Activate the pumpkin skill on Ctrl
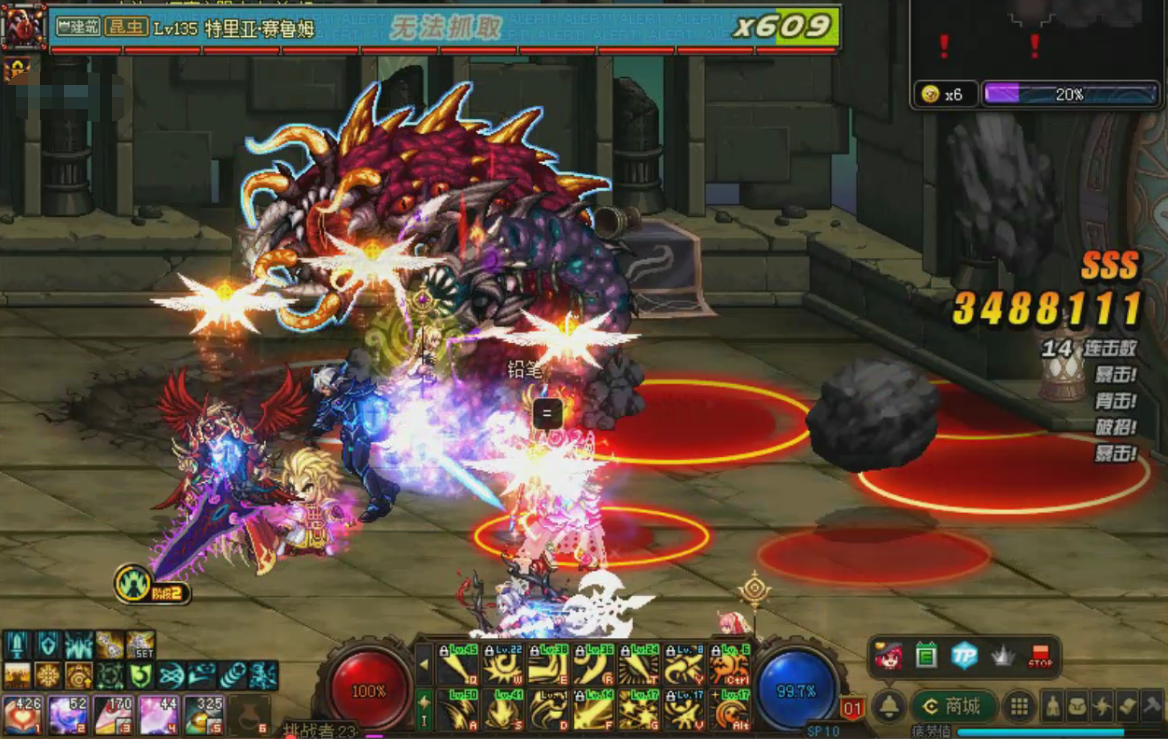This screenshot has width=1168, height=739. pos(729,665)
